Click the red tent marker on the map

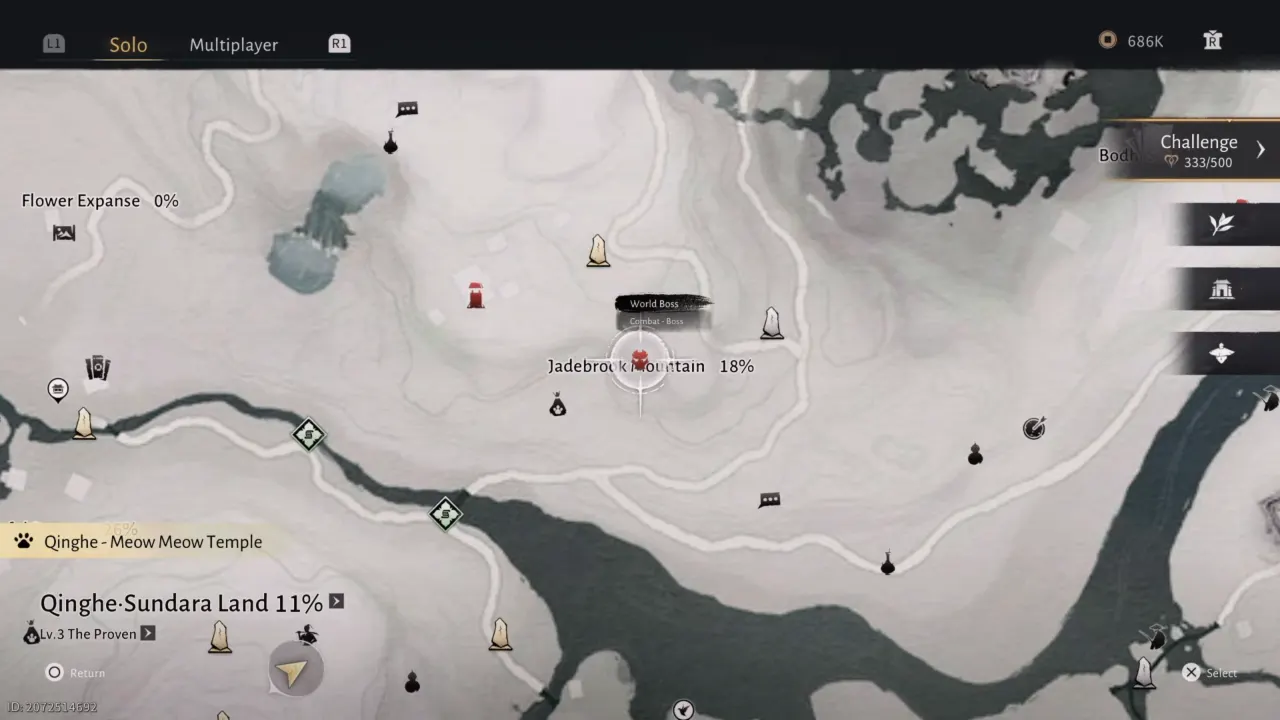click(x=475, y=293)
